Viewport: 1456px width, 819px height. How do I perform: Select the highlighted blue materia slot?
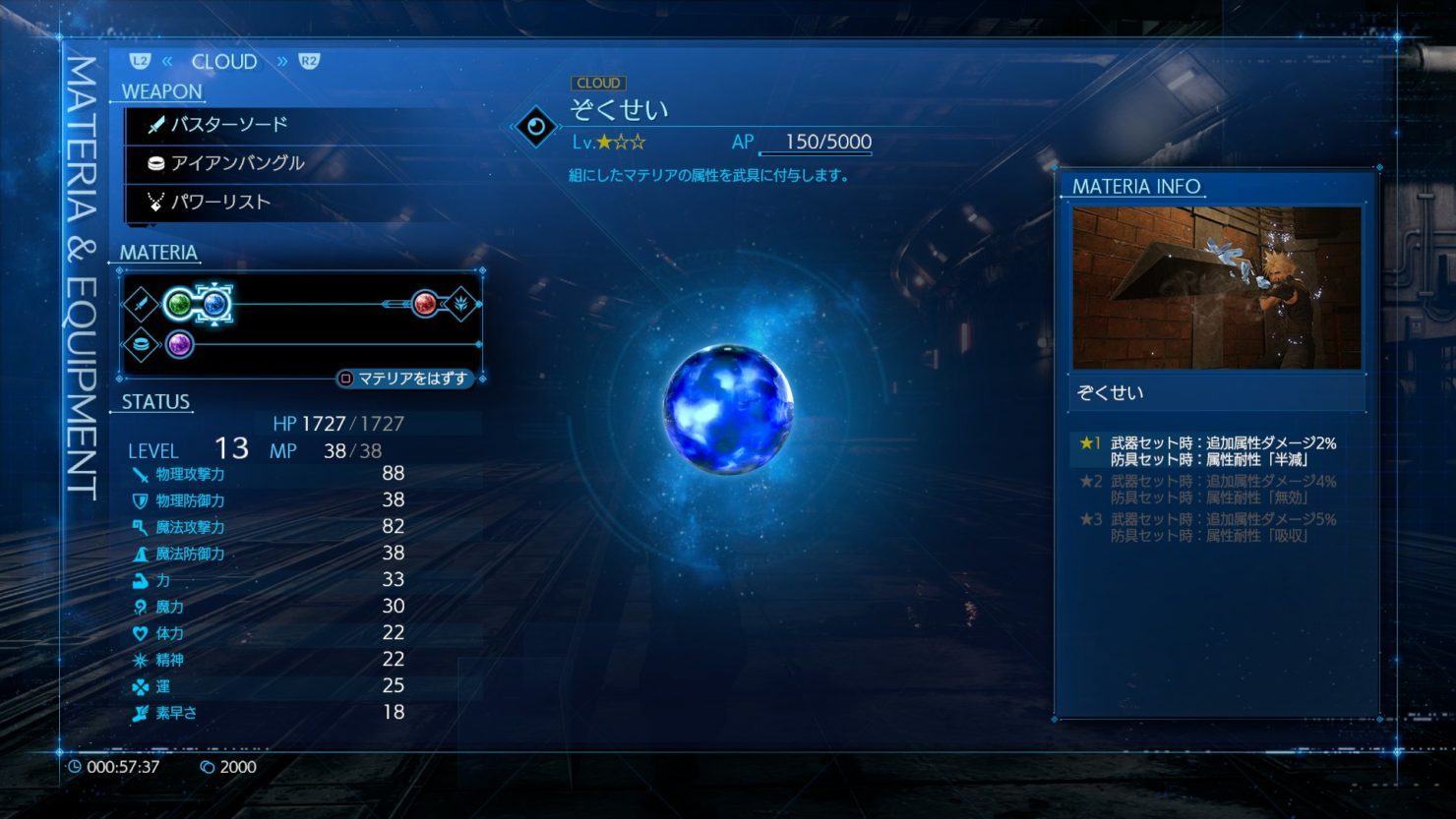click(213, 304)
